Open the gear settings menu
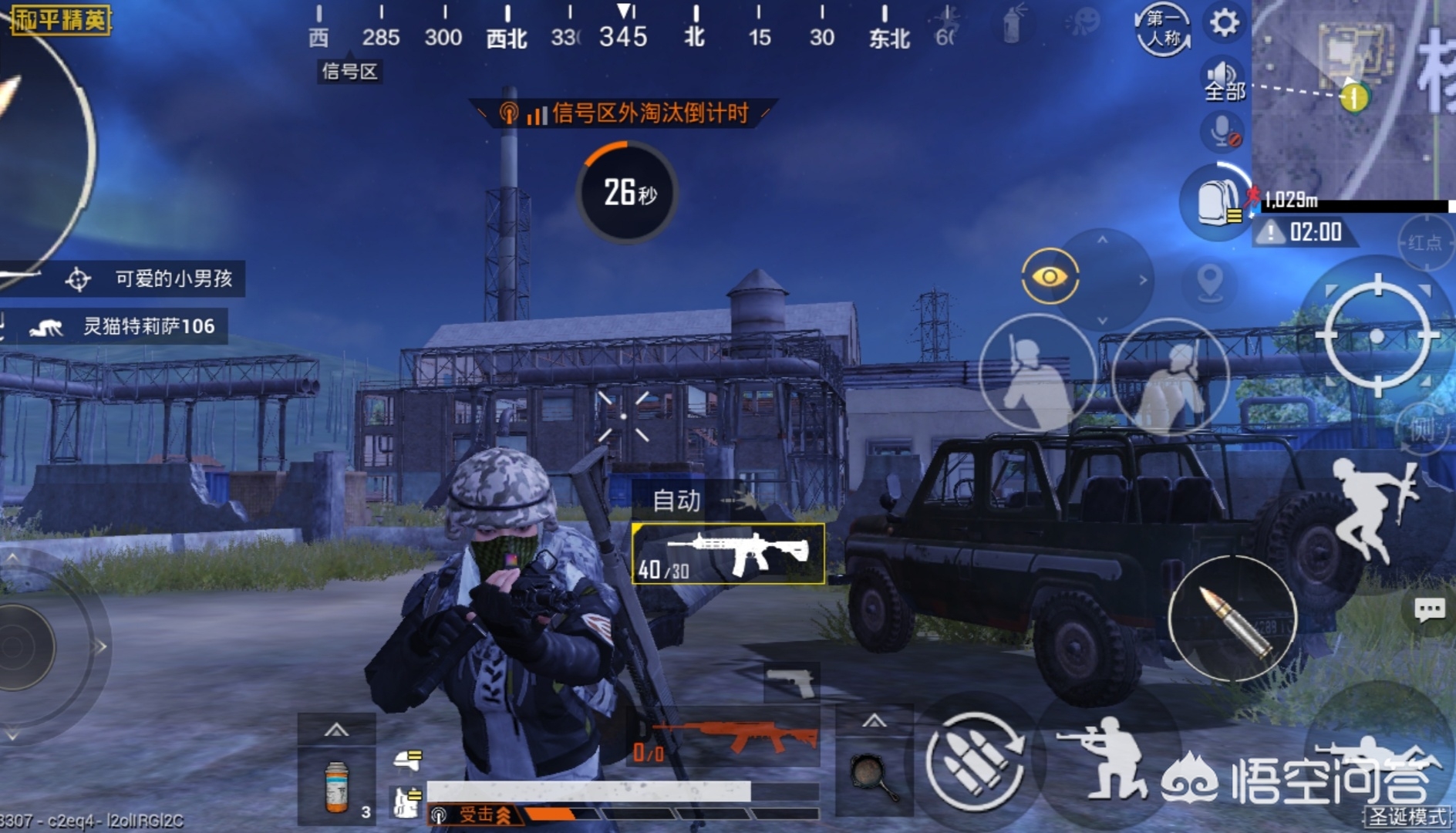Screen dimensions: 1456x833 1224,23
